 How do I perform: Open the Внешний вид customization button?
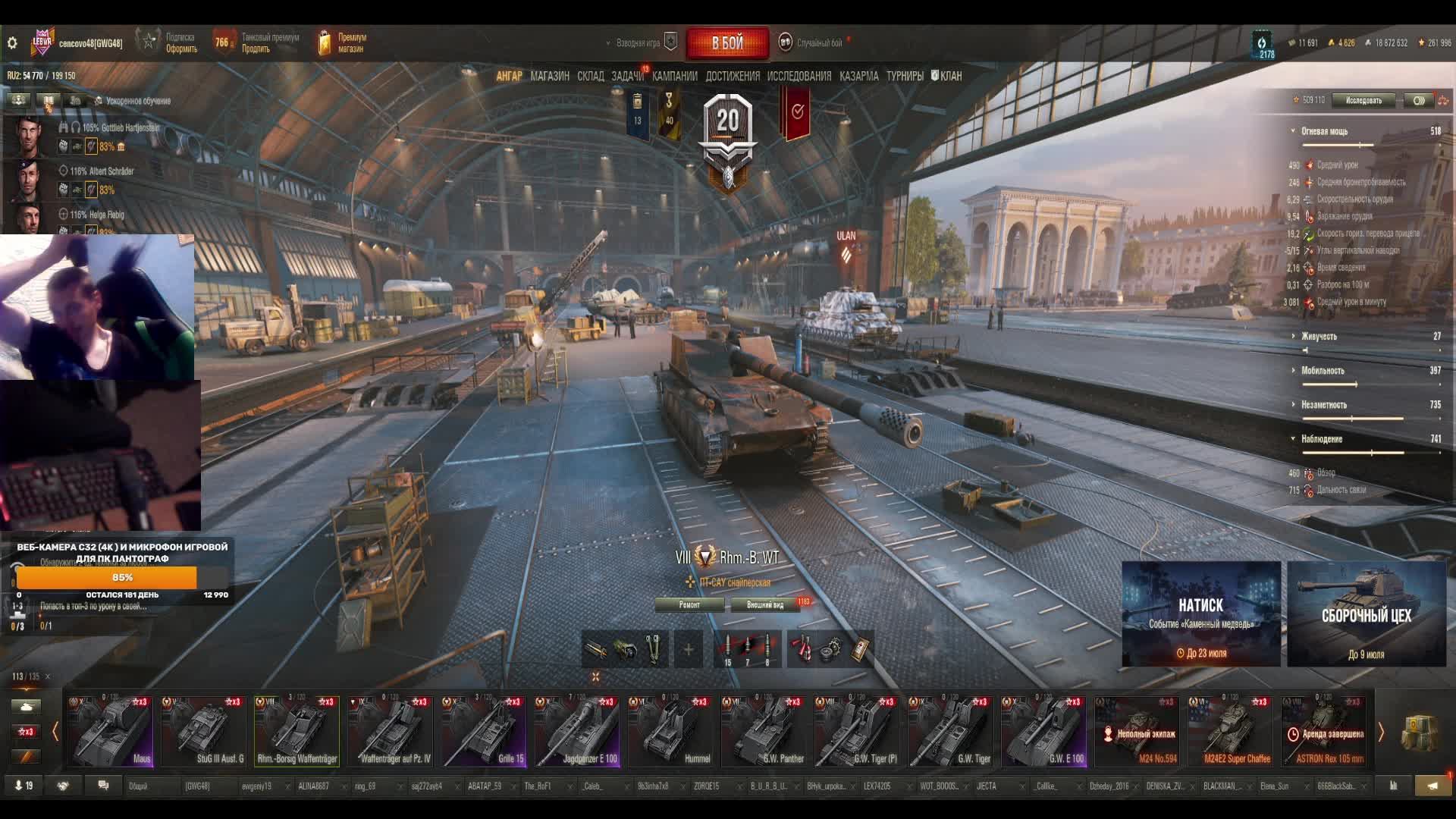pyautogui.click(x=765, y=604)
